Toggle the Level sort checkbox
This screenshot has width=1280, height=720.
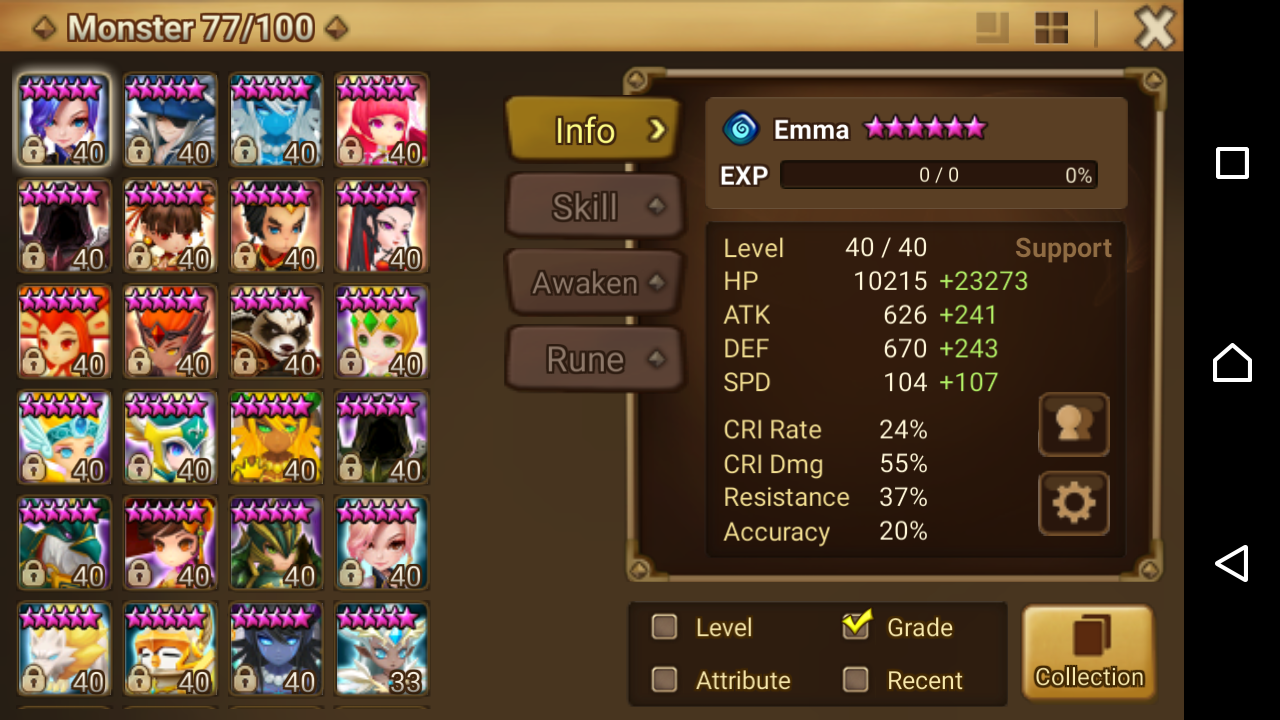click(664, 627)
